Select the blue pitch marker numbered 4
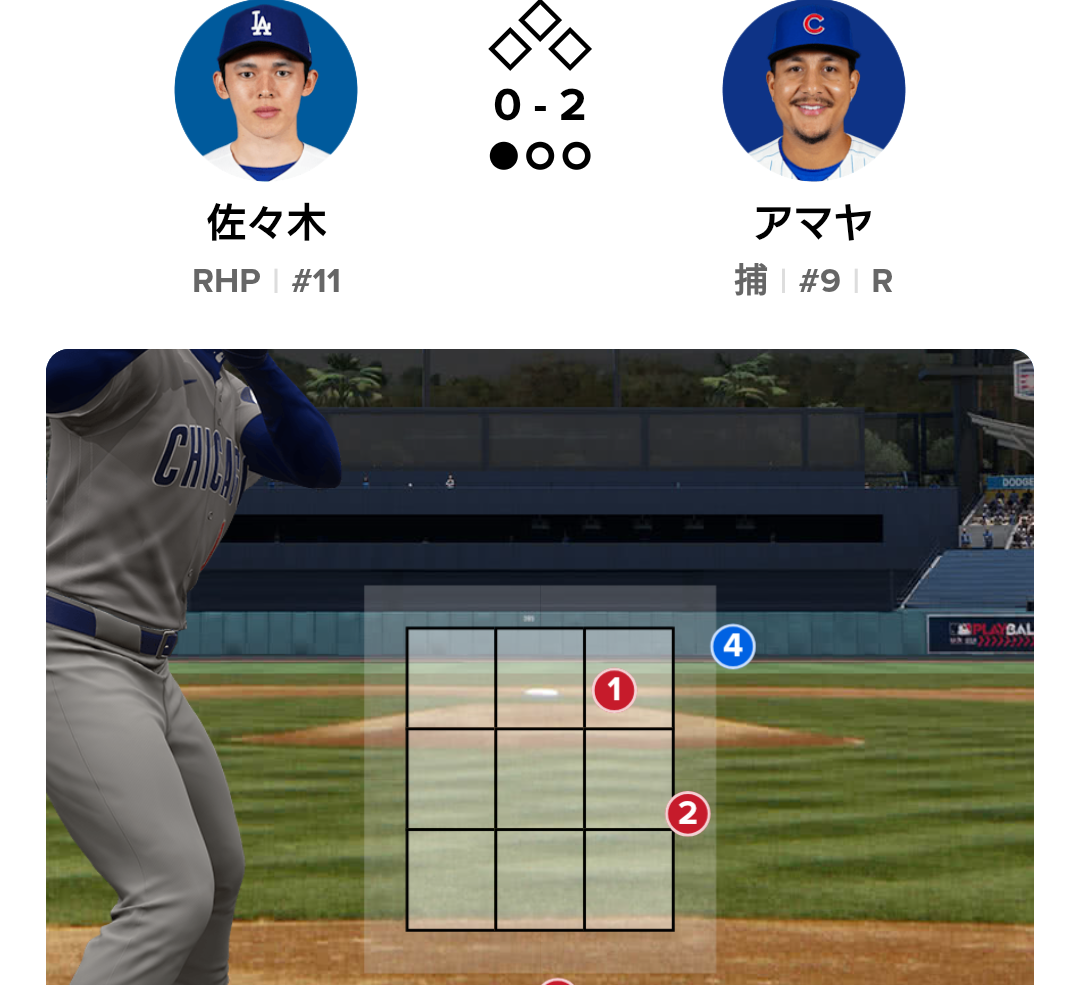The height and width of the screenshot is (985, 1080). (733, 647)
